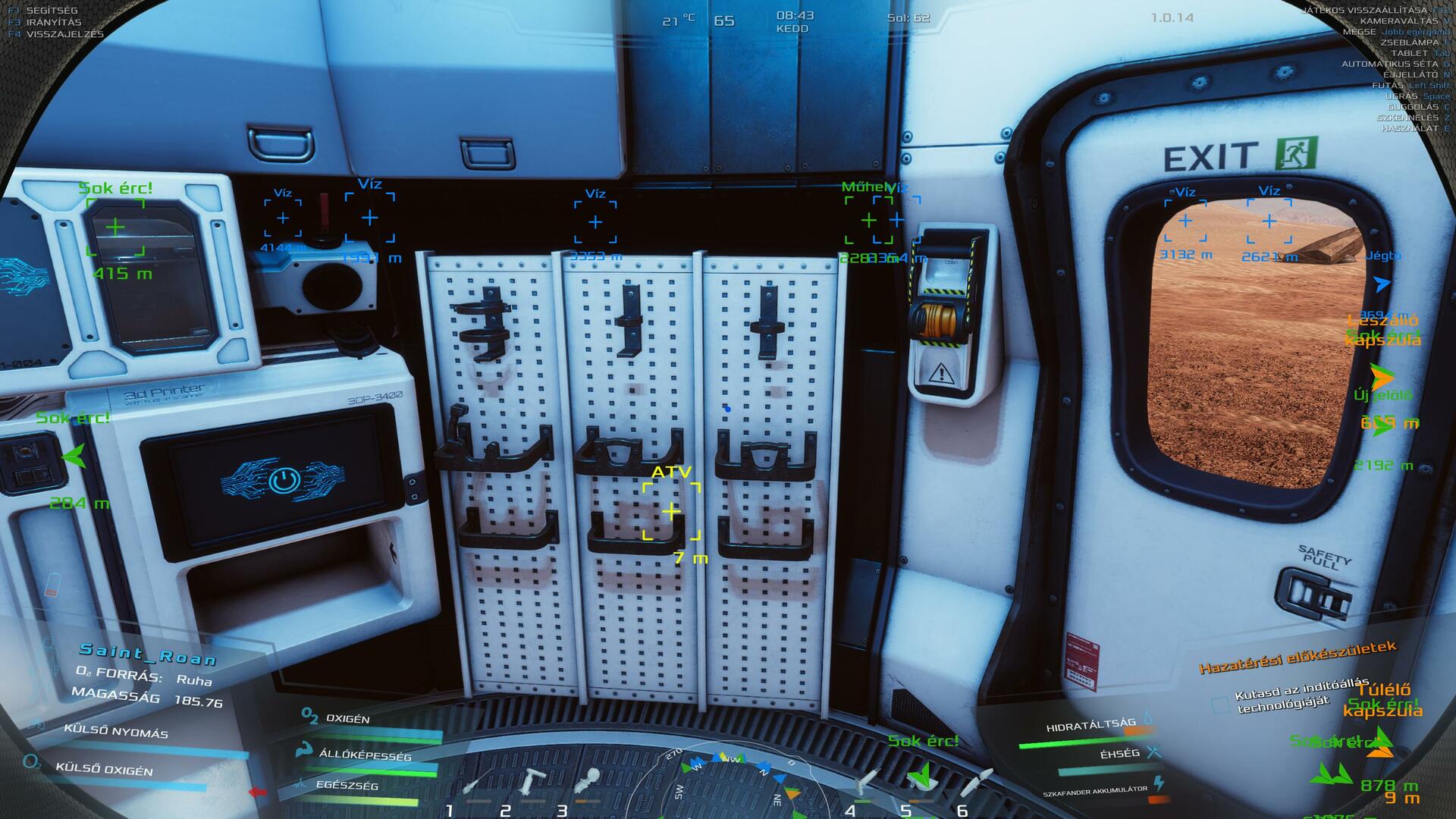Image resolution: width=1456 pixels, height=819 pixels.
Task: Choose the round-headed tool in slot 3
Action: click(x=588, y=781)
